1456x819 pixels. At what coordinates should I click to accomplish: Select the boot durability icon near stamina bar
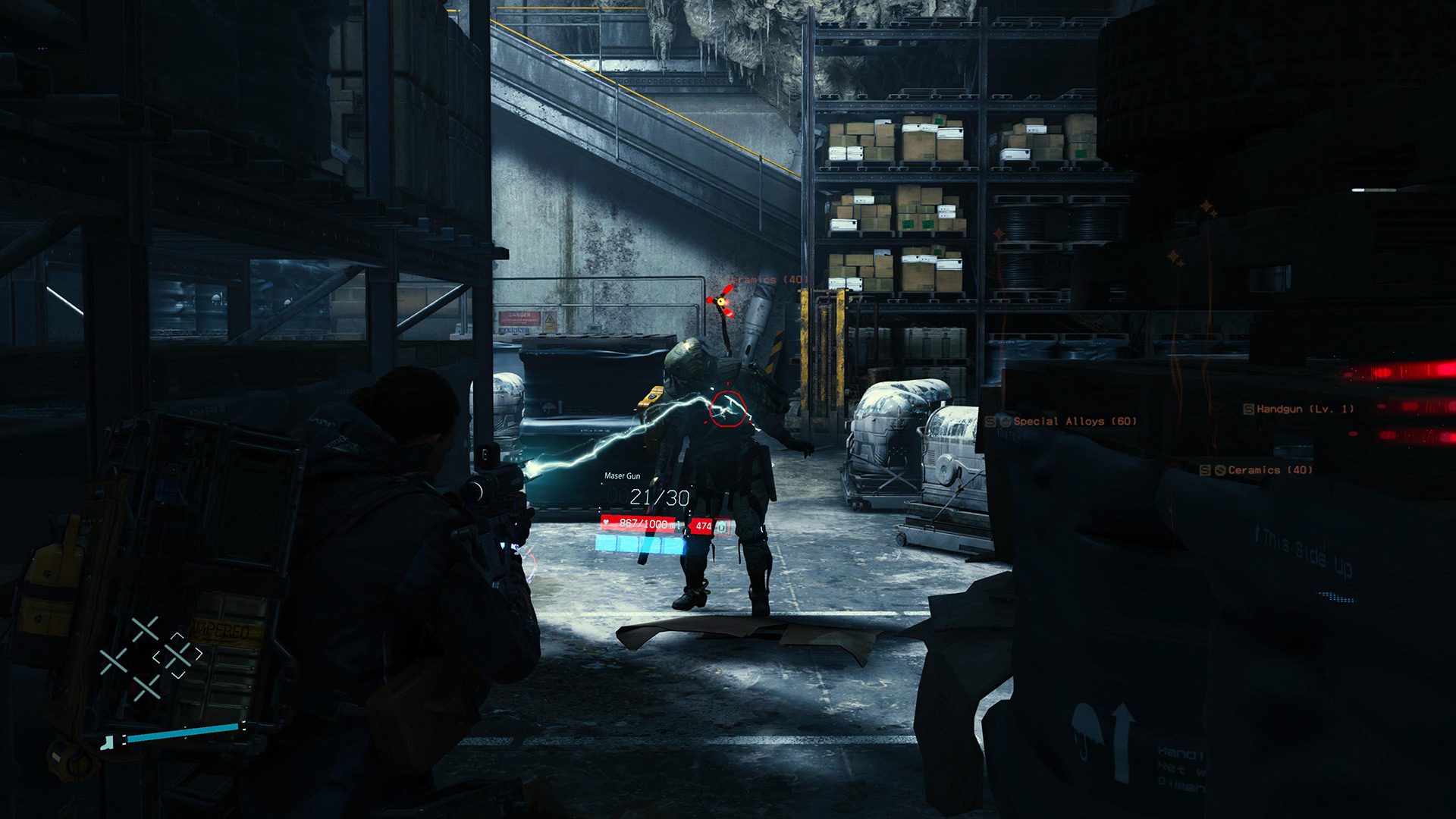[107, 744]
